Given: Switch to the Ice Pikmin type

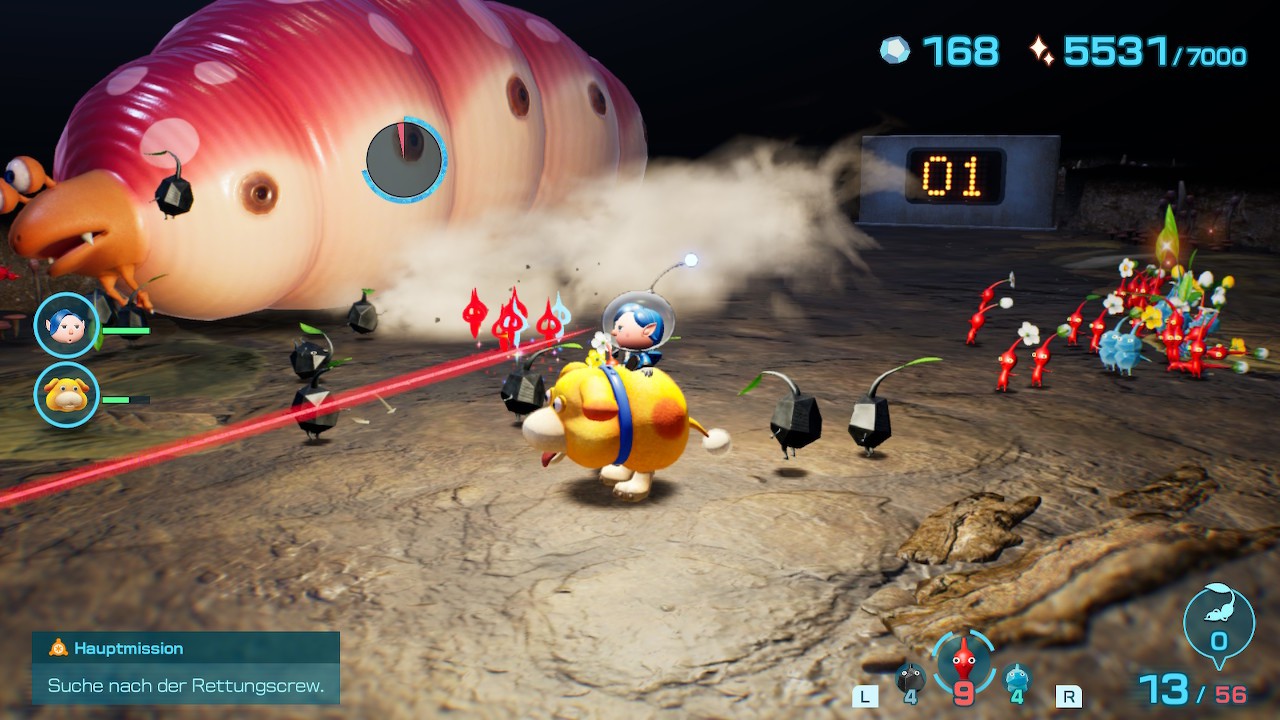Looking at the screenshot, I should point(1016,678).
